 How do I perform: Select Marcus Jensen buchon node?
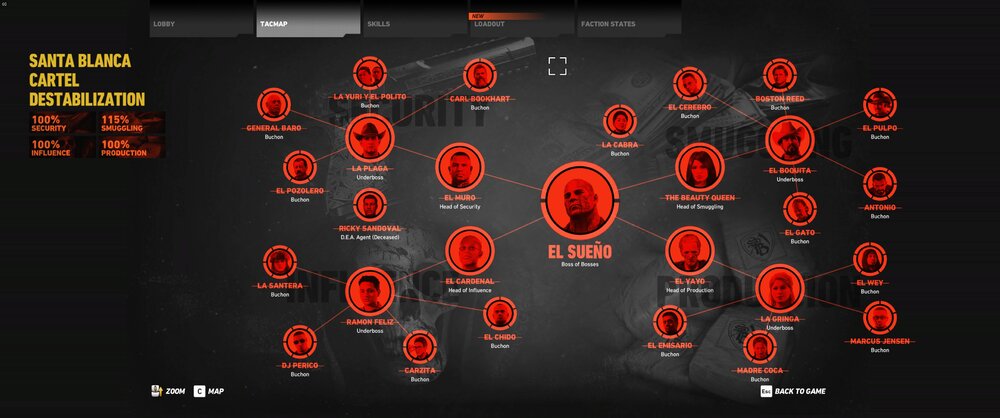tap(880, 318)
